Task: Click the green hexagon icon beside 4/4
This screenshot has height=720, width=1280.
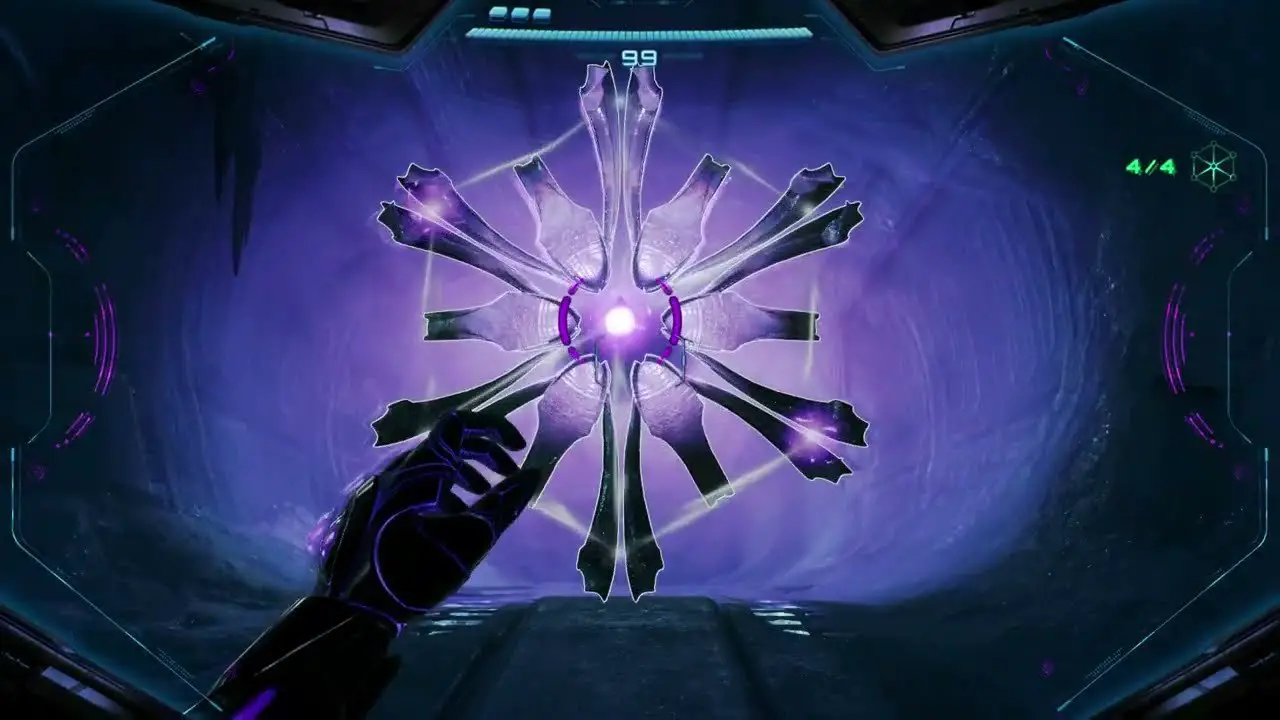Action: [x=1215, y=165]
